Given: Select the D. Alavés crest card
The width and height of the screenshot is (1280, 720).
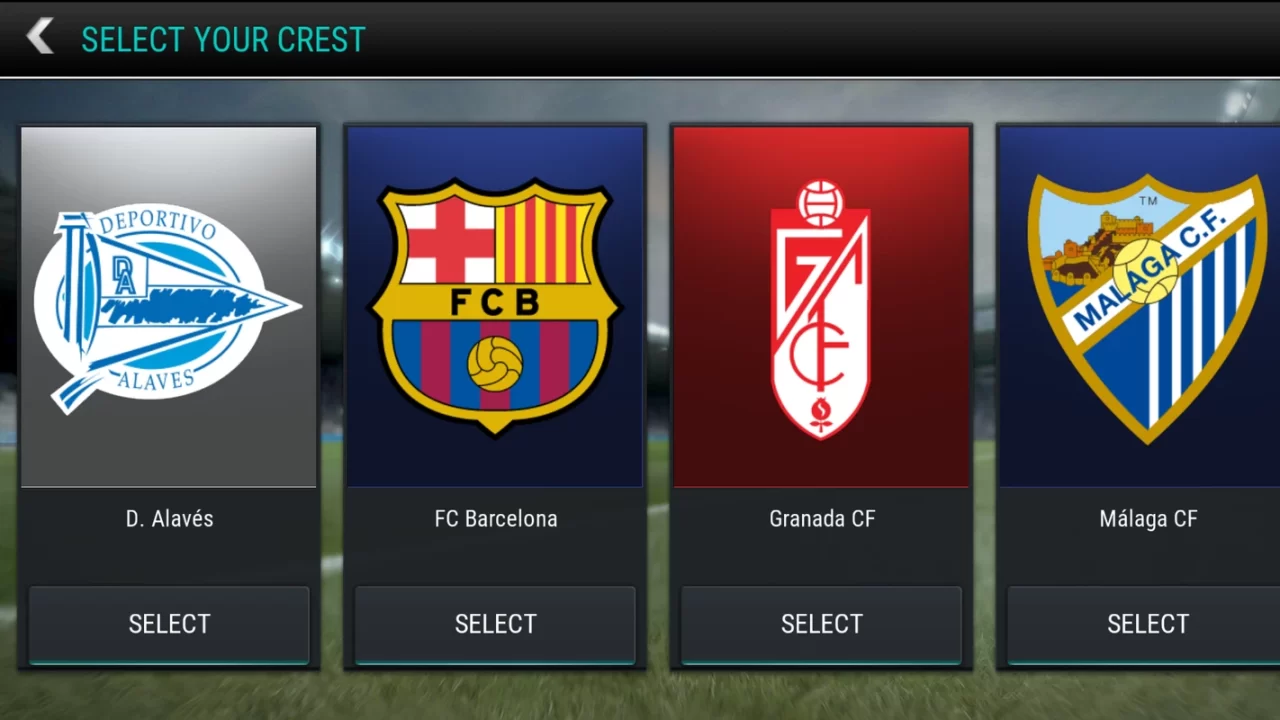Looking at the screenshot, I should 169,624.
